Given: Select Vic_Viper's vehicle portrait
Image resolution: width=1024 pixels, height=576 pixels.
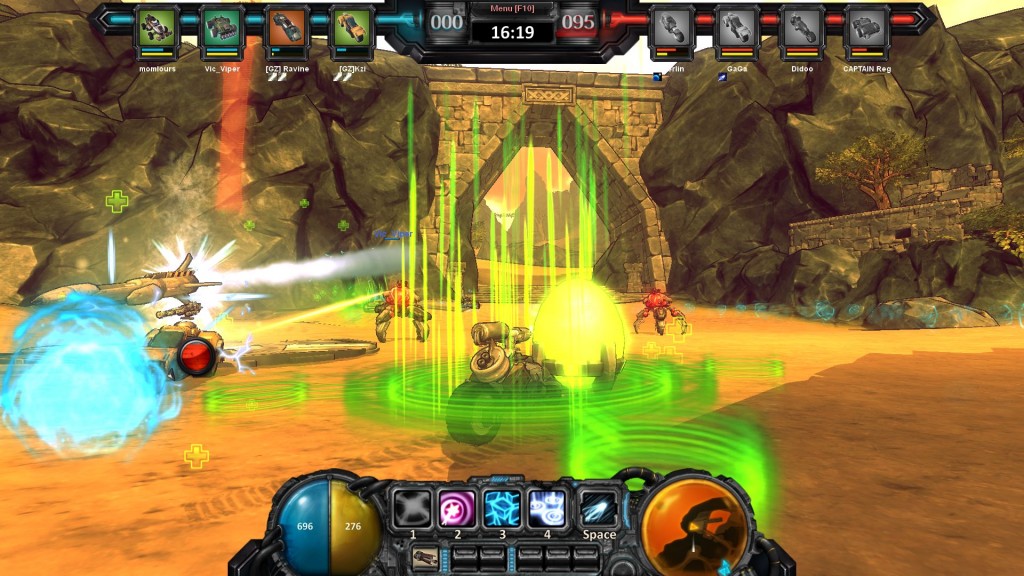Looking at the screenshot, I should [x=222, y=29].
